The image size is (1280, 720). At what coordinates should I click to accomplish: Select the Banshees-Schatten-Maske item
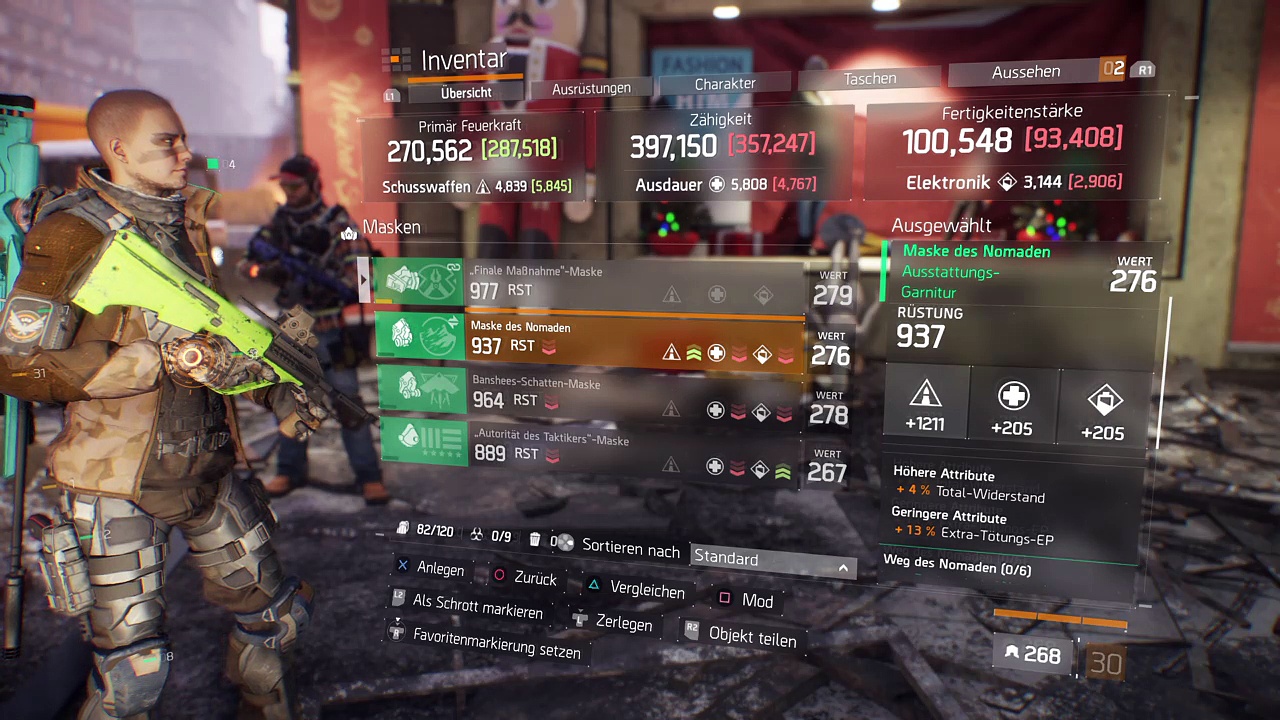pyautogui.click(x=590, y=392)
